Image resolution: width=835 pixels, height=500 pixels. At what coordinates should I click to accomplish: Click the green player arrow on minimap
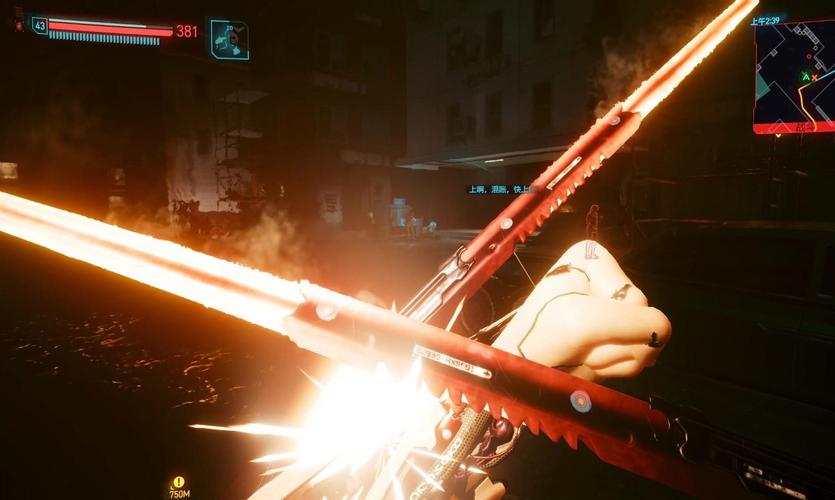pos(805,76)
